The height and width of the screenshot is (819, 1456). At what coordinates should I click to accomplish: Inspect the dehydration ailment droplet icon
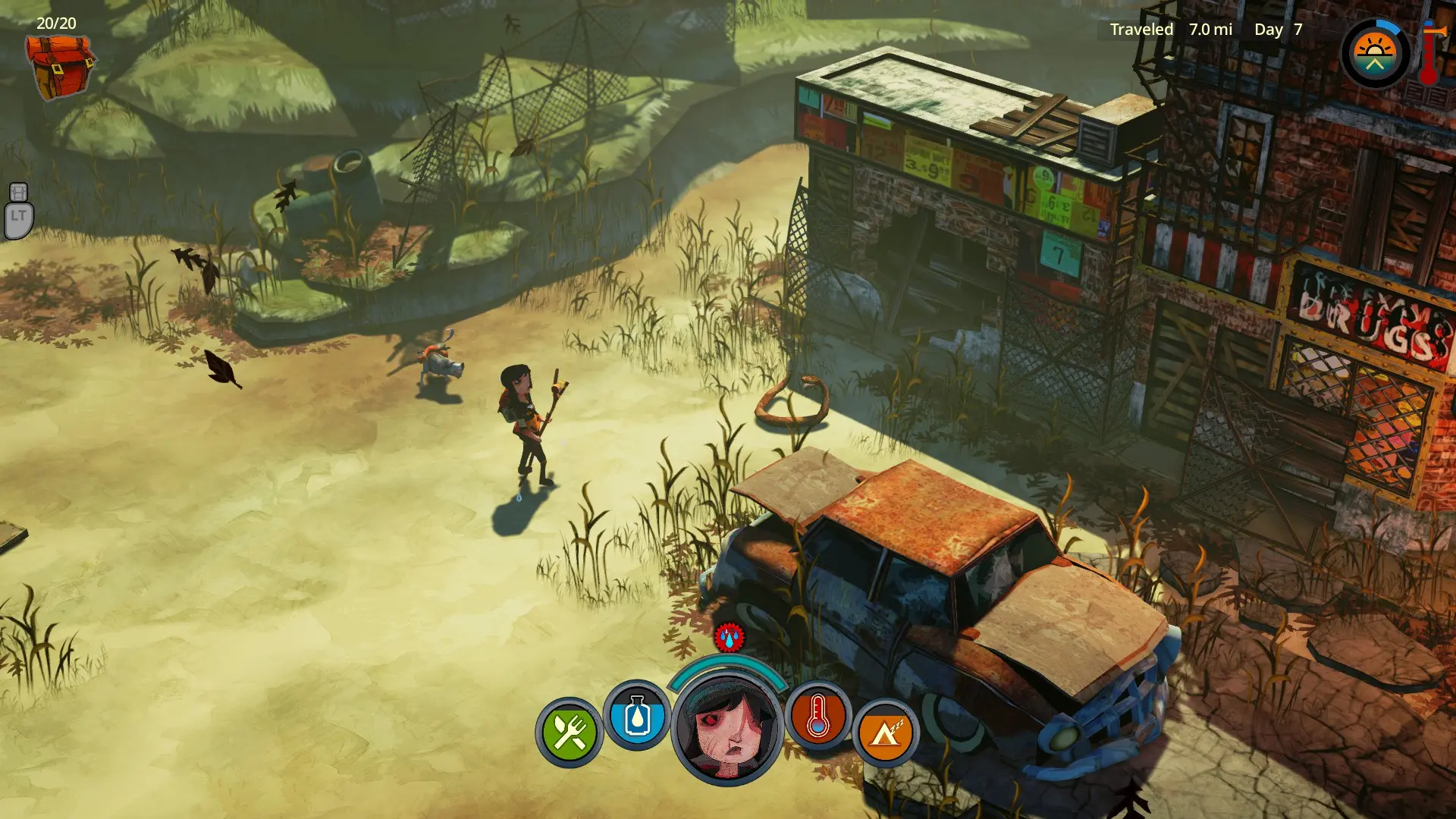click(x=729, y=638)
